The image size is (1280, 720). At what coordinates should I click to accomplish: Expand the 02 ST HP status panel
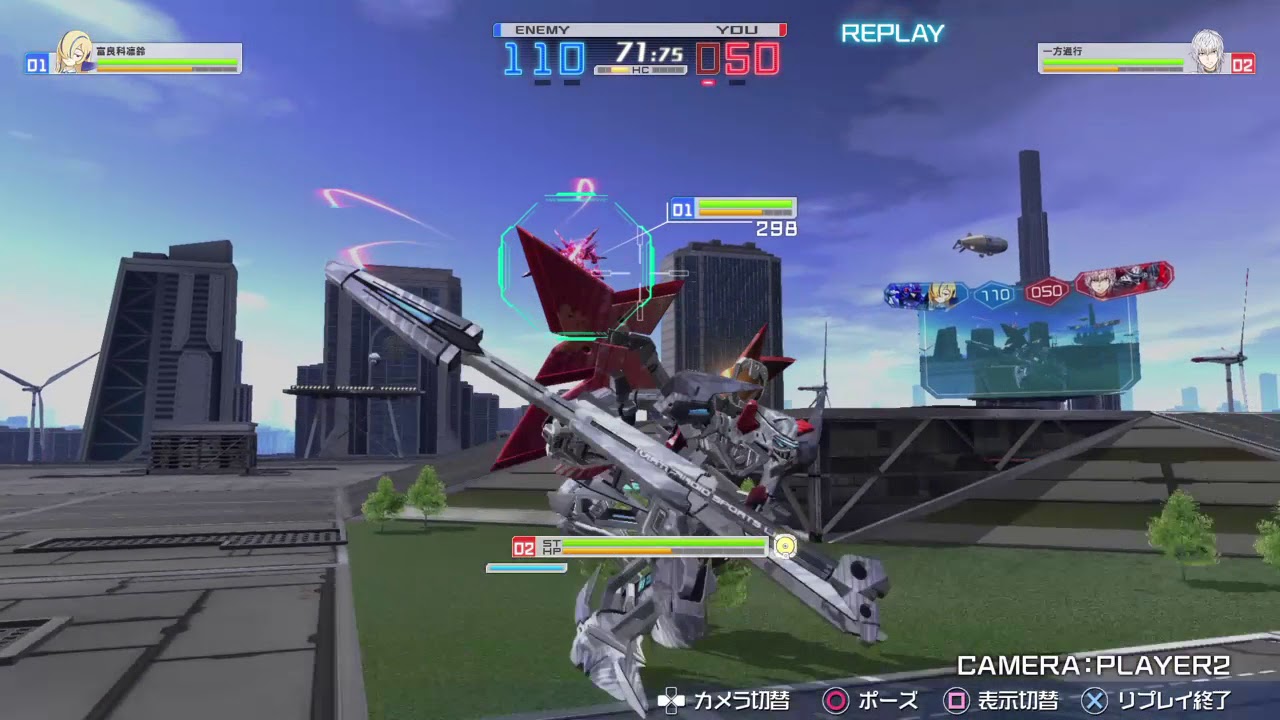click(x=640, y=548)
